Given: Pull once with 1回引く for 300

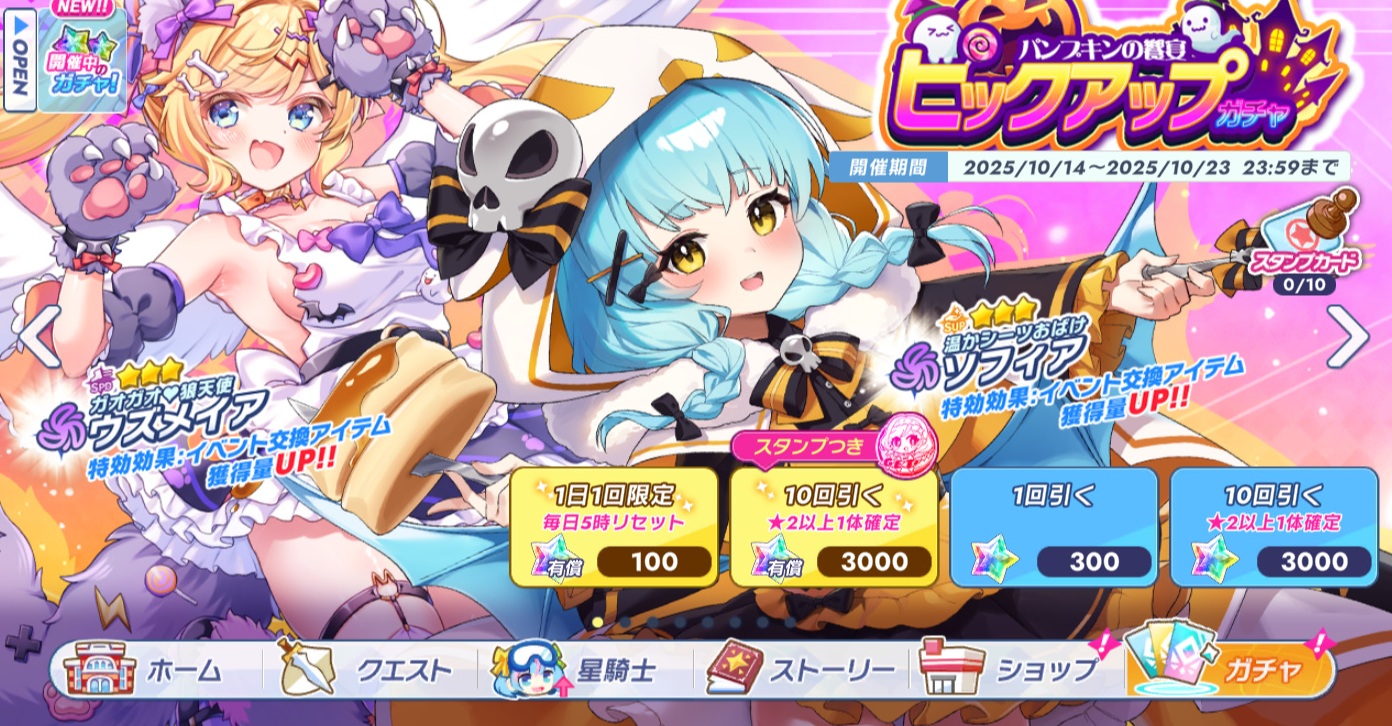Looking at the screenshot, I should point(1054,527).
